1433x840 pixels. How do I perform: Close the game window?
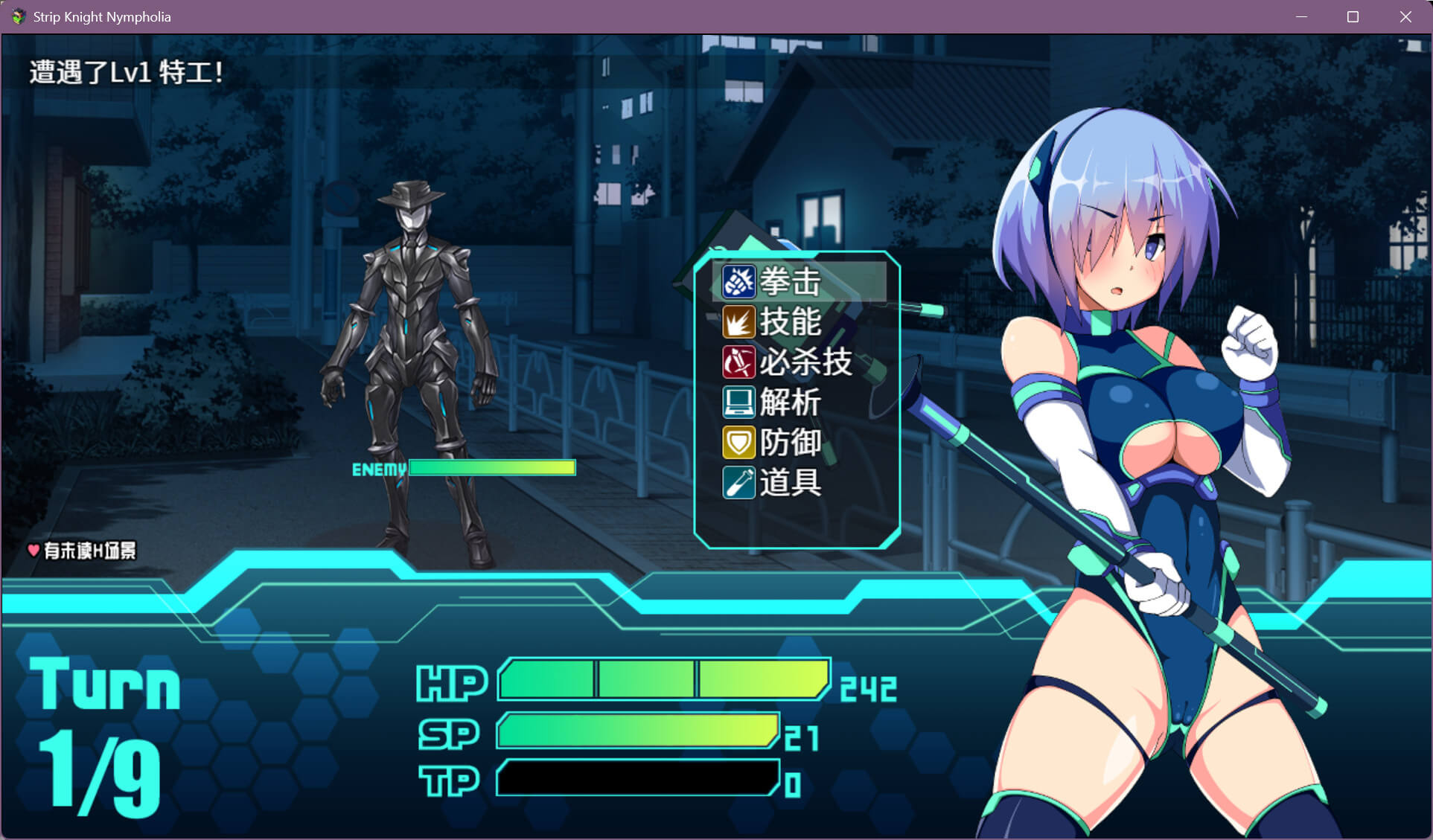click(1405, 16)
